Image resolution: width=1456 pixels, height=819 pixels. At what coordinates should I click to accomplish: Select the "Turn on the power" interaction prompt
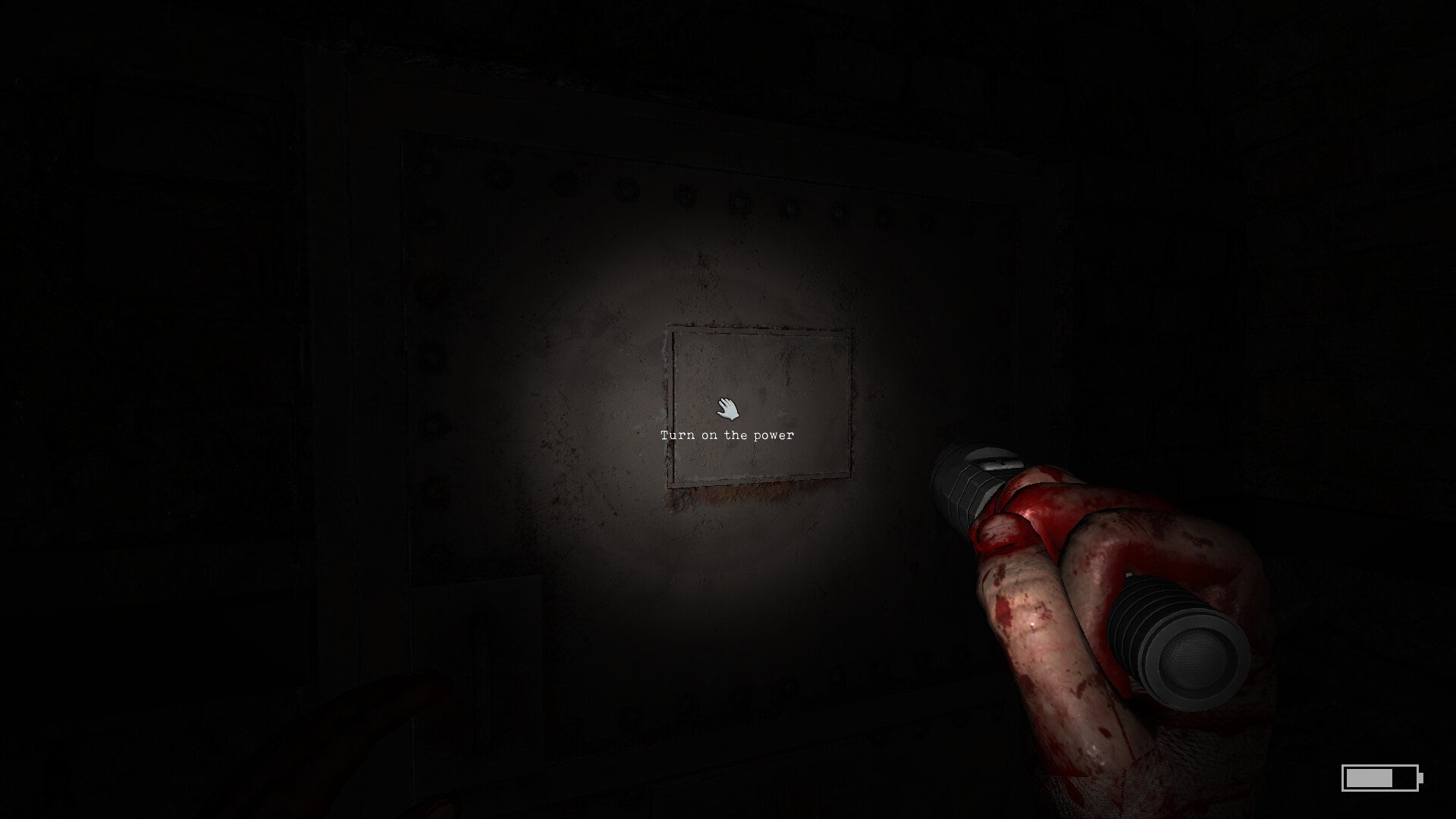[727, 435]
